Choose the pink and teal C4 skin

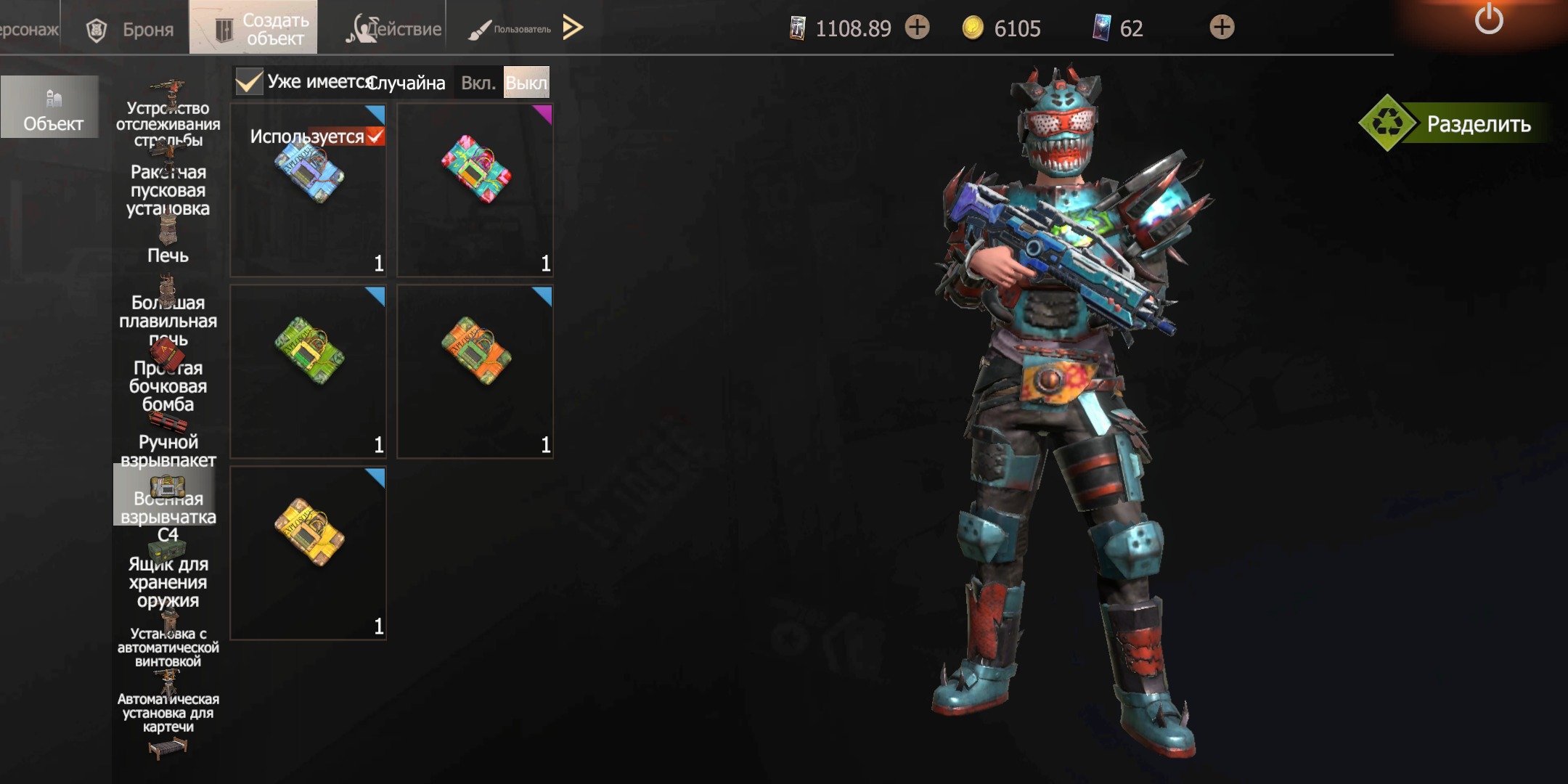coord(475,190)
